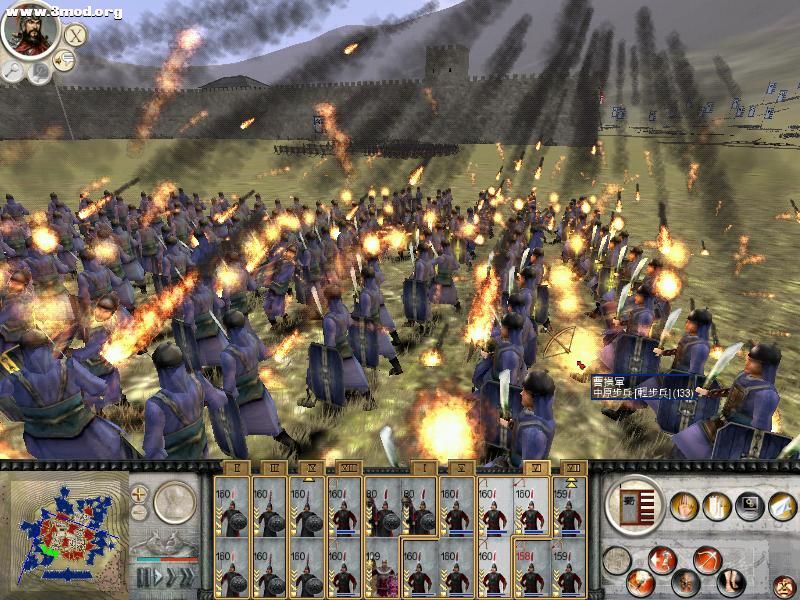Select the unit card with red 158
The height and width of the screenshot is (600, 800).
(530, 570)
